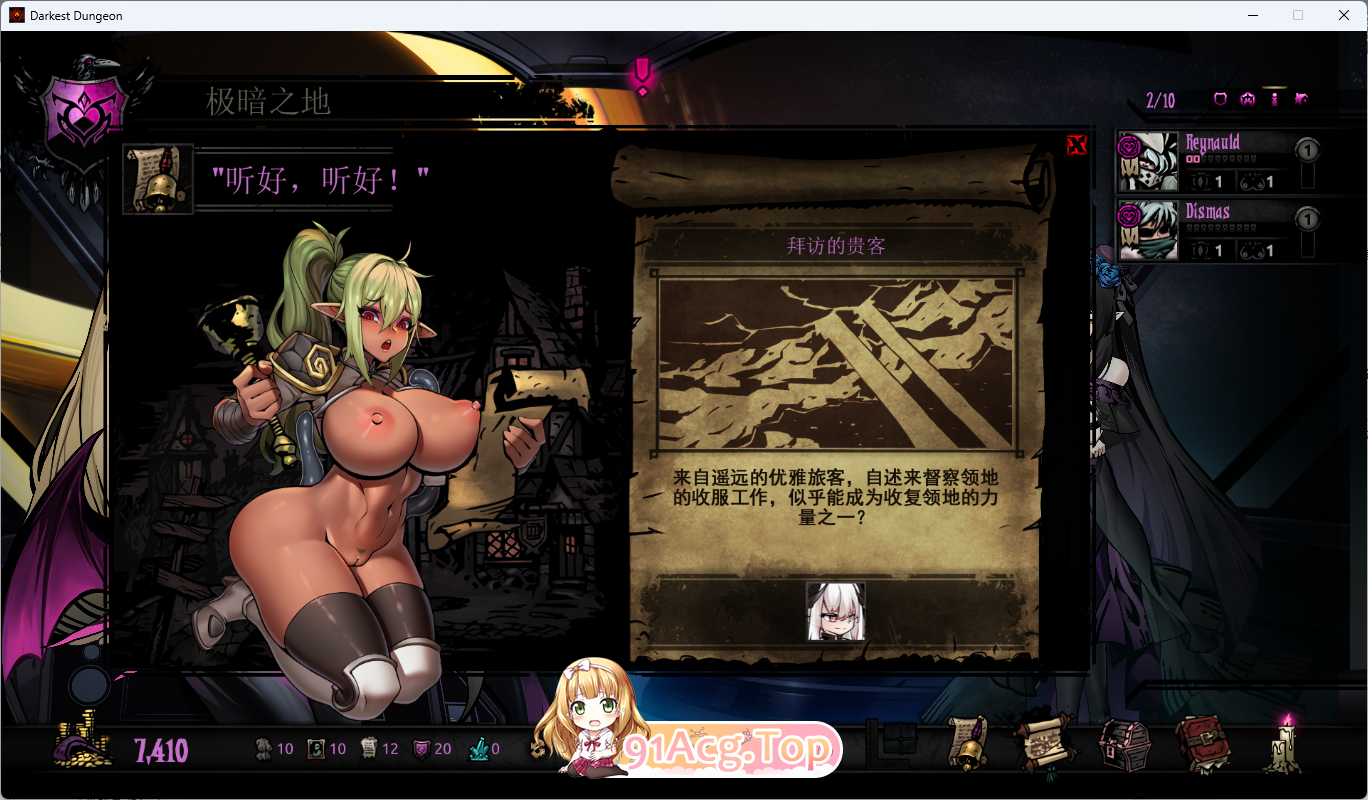Click the crest emblem resource icon
This screenshot has width=1368, height=800.
(420, 748)
